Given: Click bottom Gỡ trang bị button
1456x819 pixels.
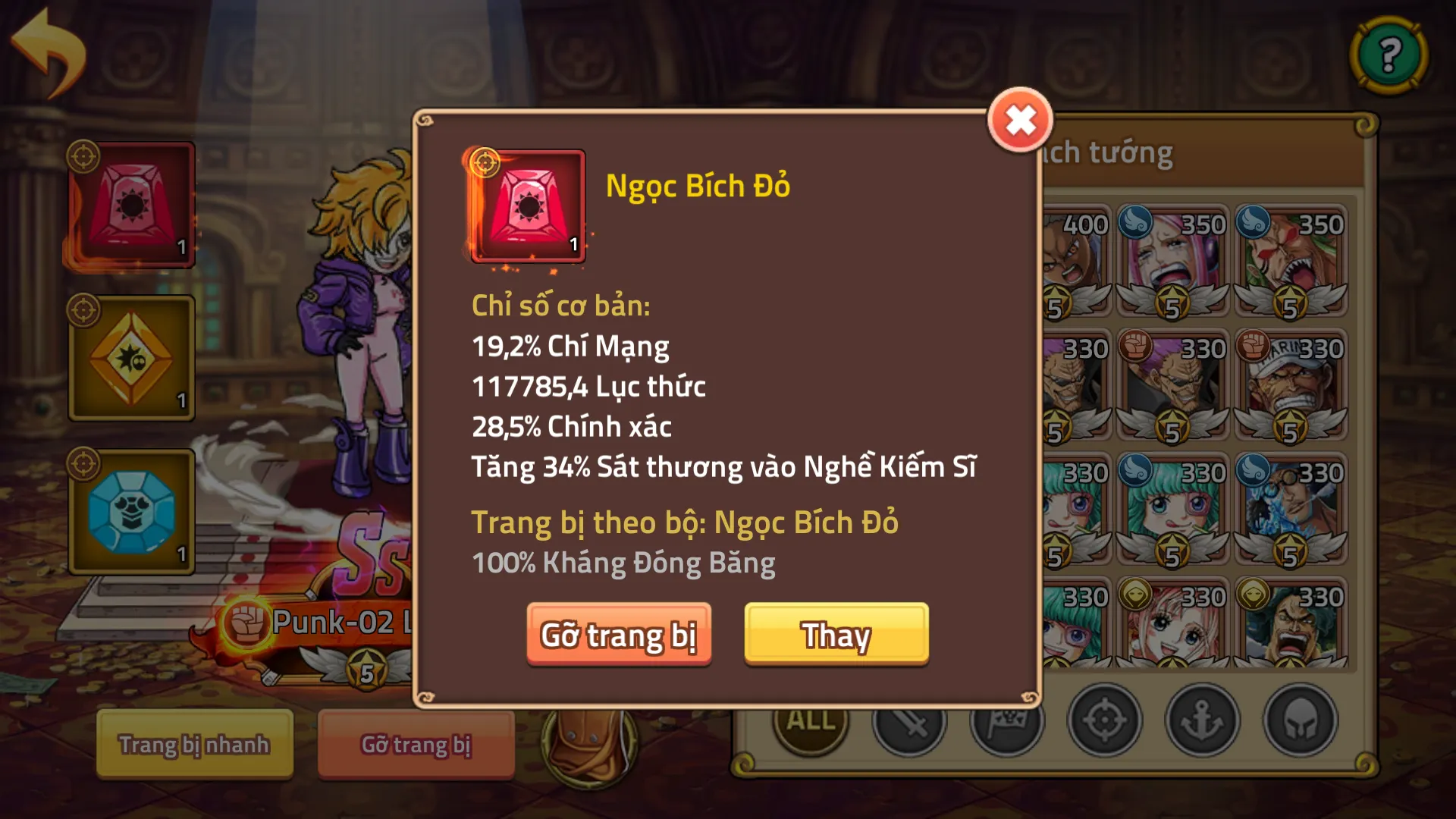Looking at the screenshot, I should pos(416,745).
